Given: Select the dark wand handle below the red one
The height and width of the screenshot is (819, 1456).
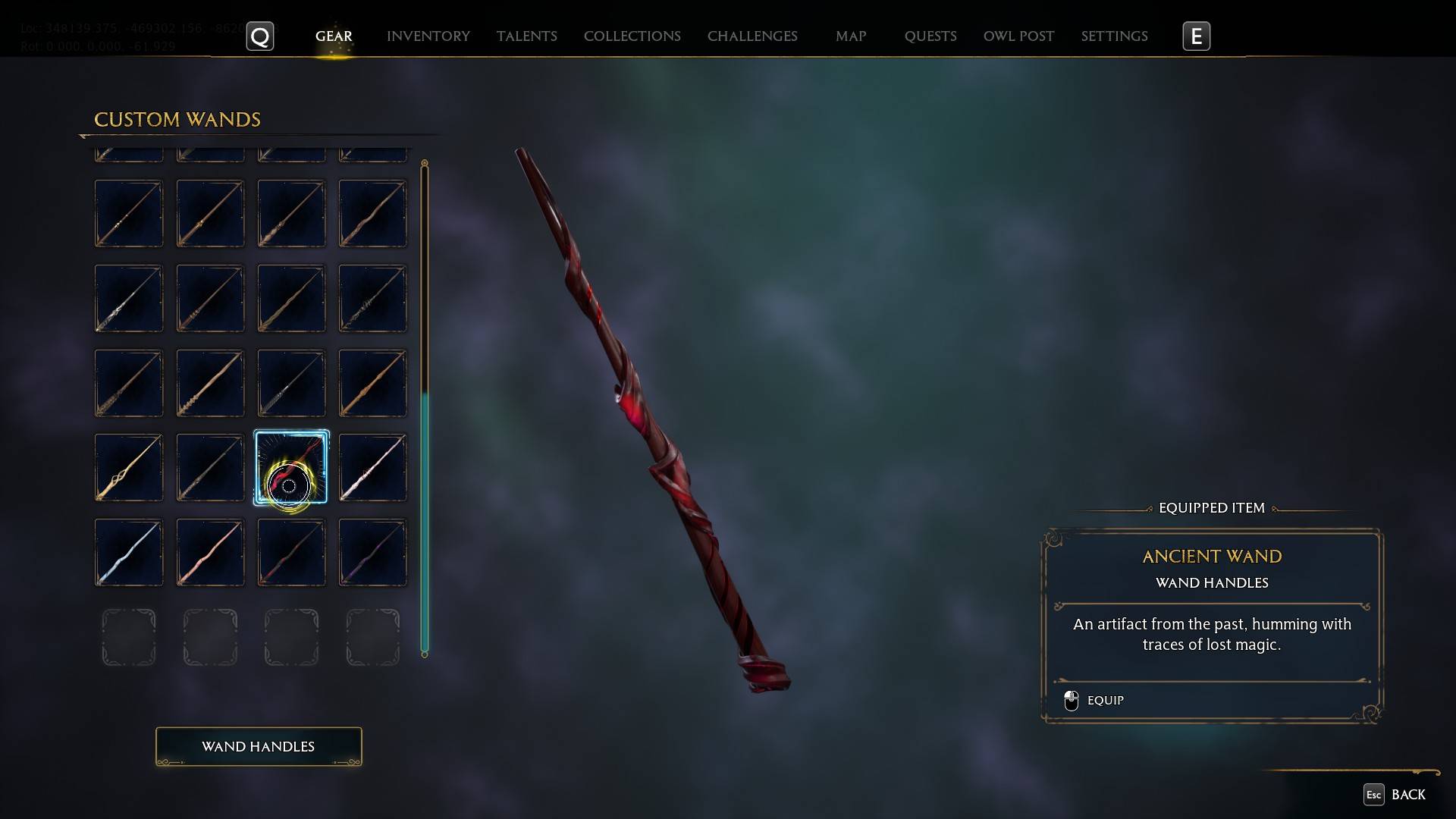Looking at the screenshot, I should [290, 552].
